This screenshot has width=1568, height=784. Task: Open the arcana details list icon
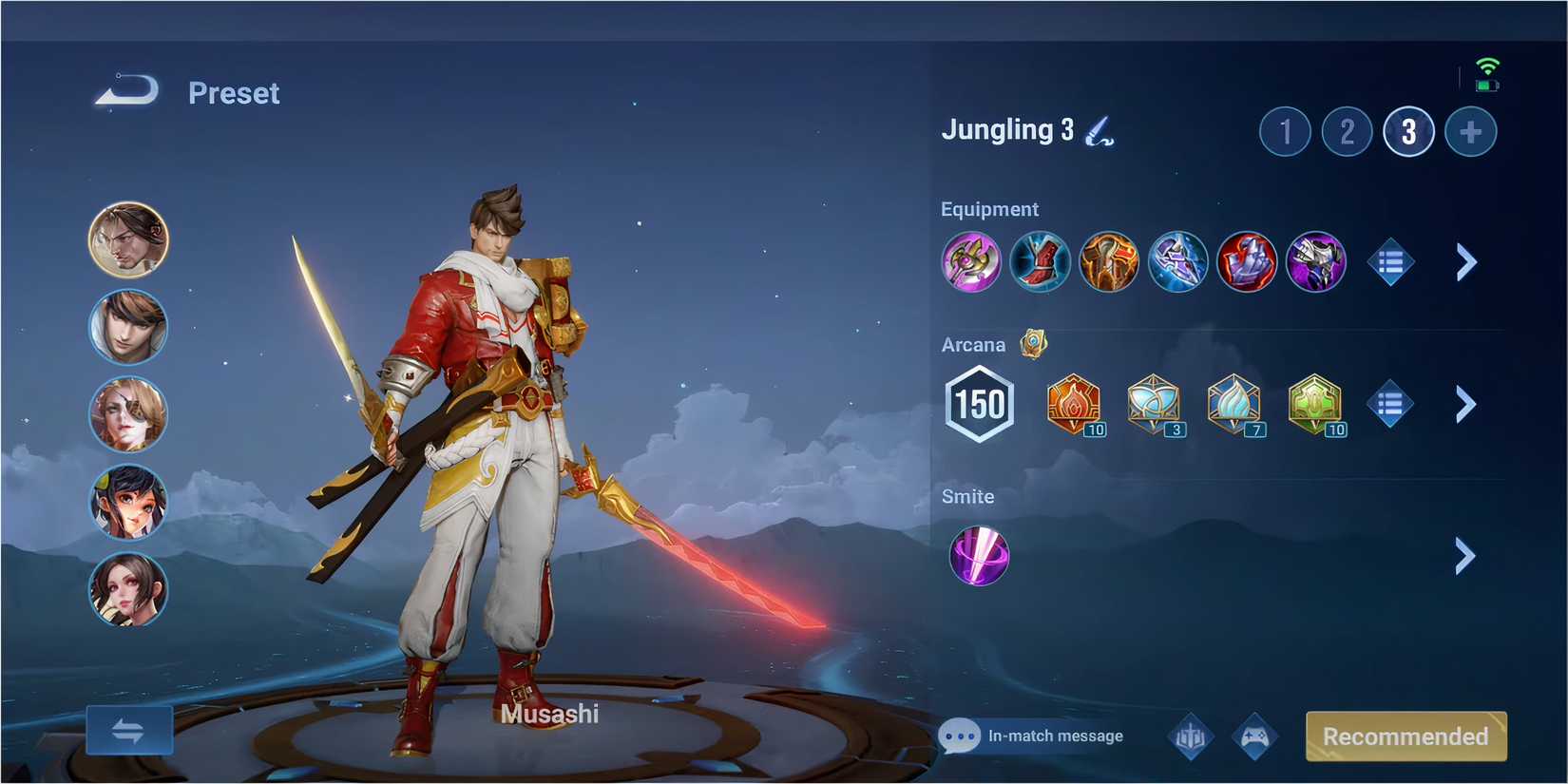click(x=1389, y=403)
